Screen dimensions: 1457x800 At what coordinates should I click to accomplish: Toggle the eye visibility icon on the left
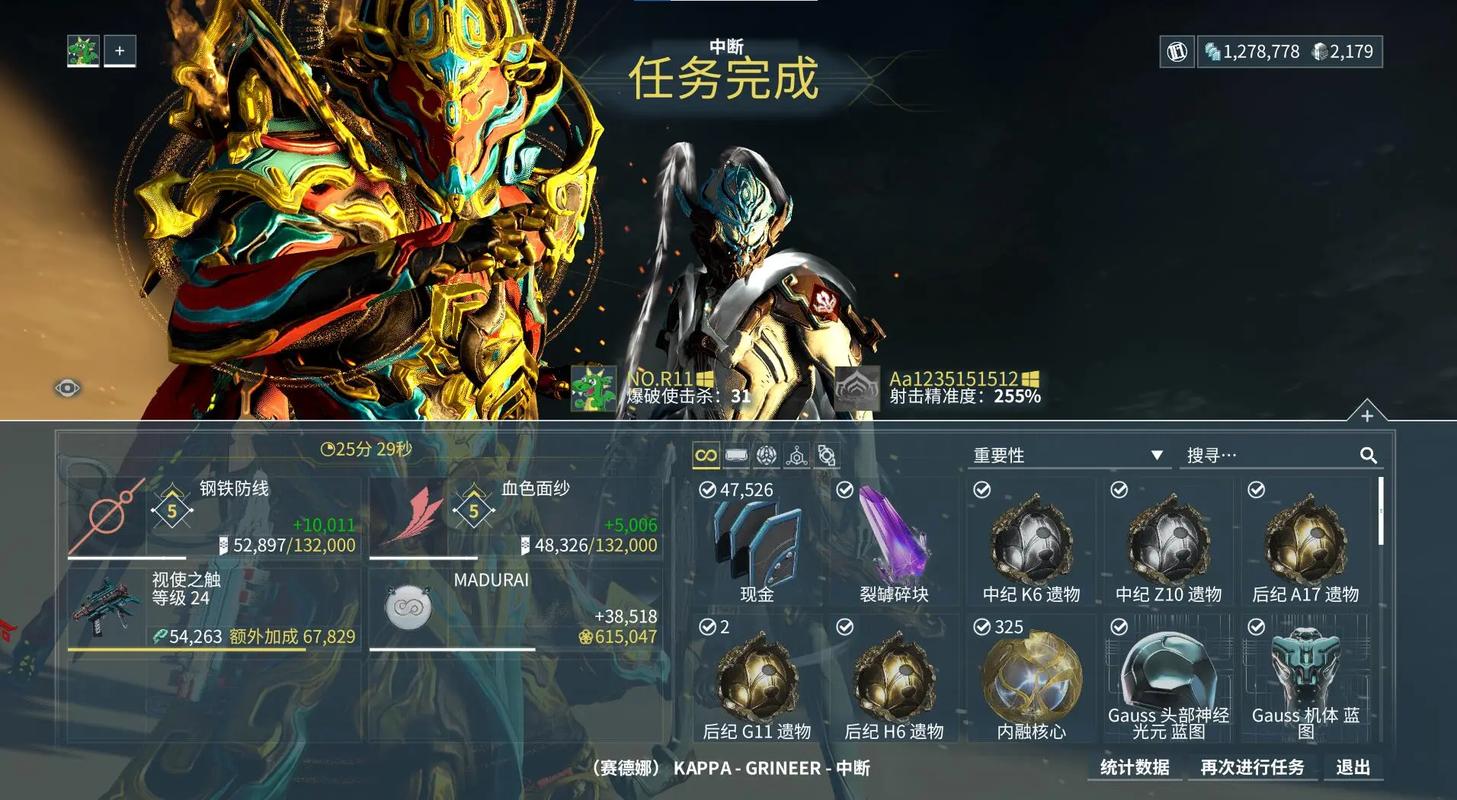coord(66,386)
